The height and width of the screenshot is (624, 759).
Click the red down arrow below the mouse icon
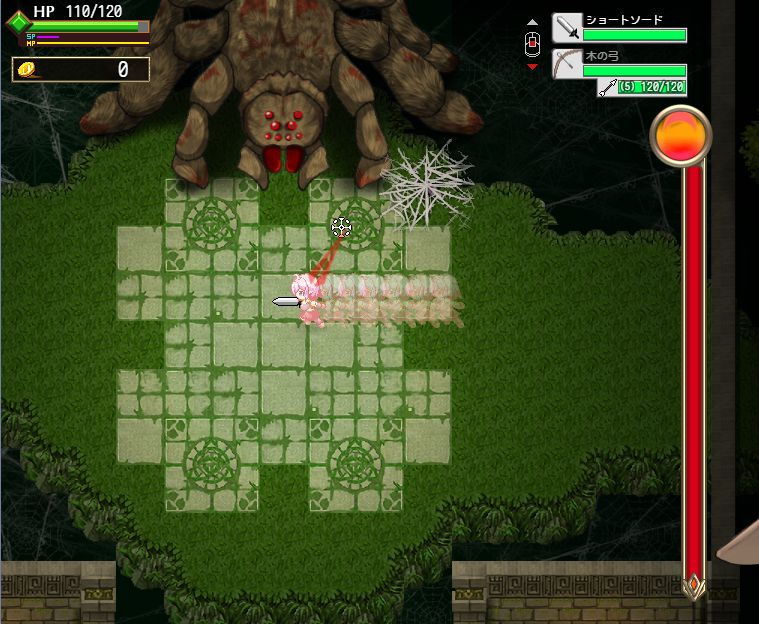[x=532, y=67]
